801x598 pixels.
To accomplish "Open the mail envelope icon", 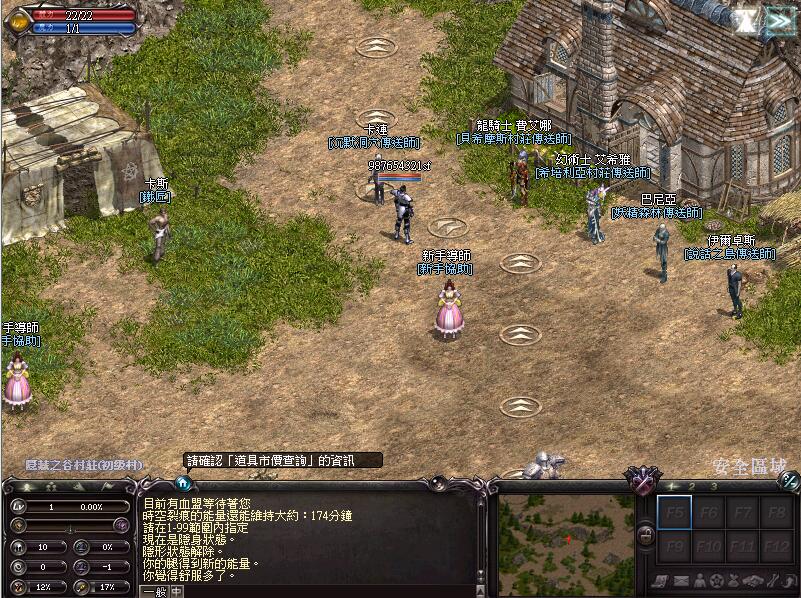I will [x=680, y=581].
